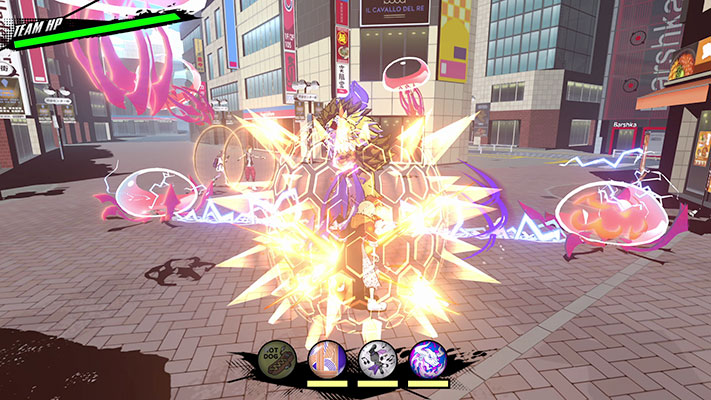Image resolution: width=711 pixels, height=400 pixels.
Task: Activate the orange pillars pin
Action: (326, 357)
